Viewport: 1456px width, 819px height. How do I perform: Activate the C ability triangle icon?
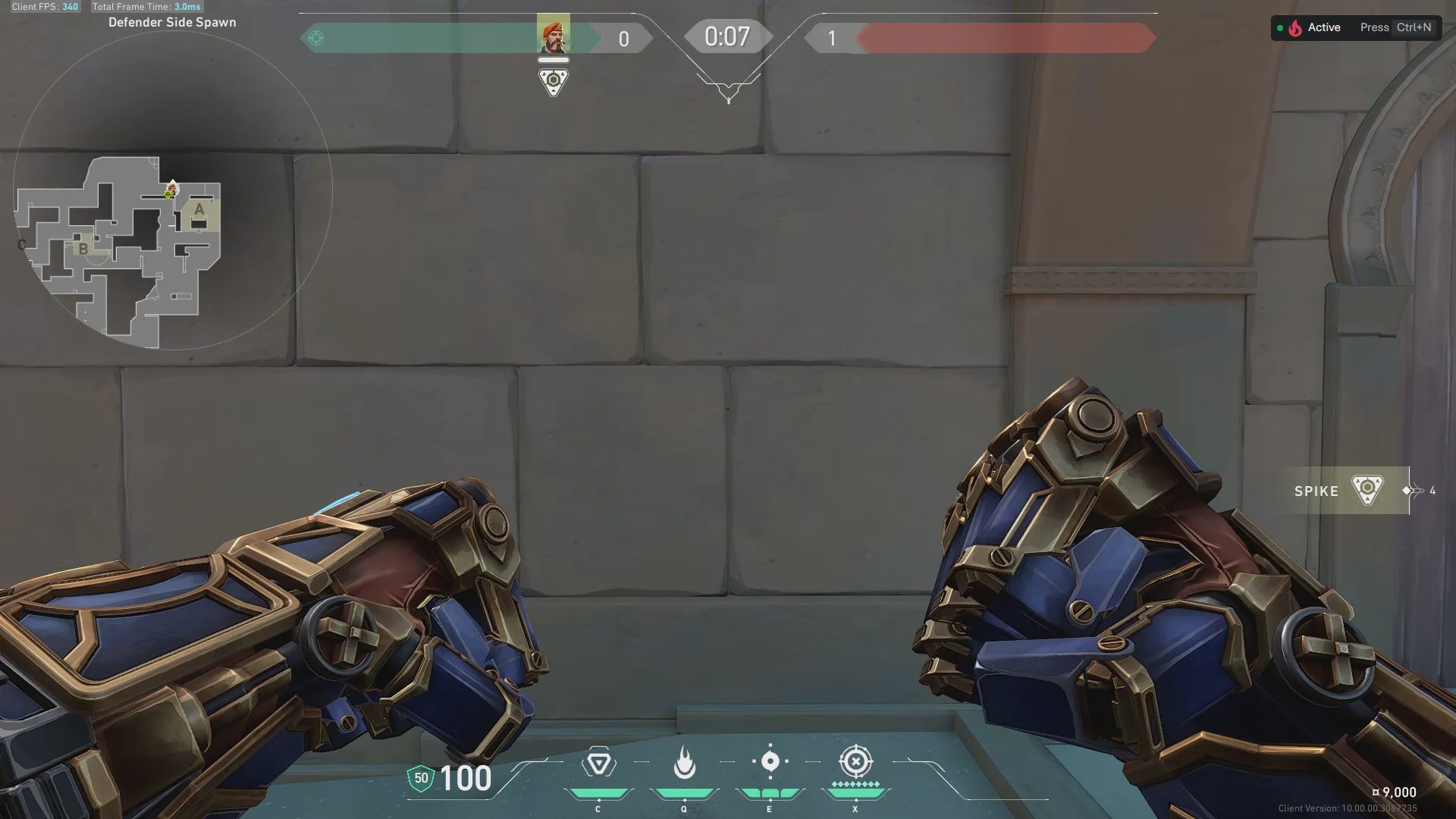pyautogui.click(x=598, y=763)
